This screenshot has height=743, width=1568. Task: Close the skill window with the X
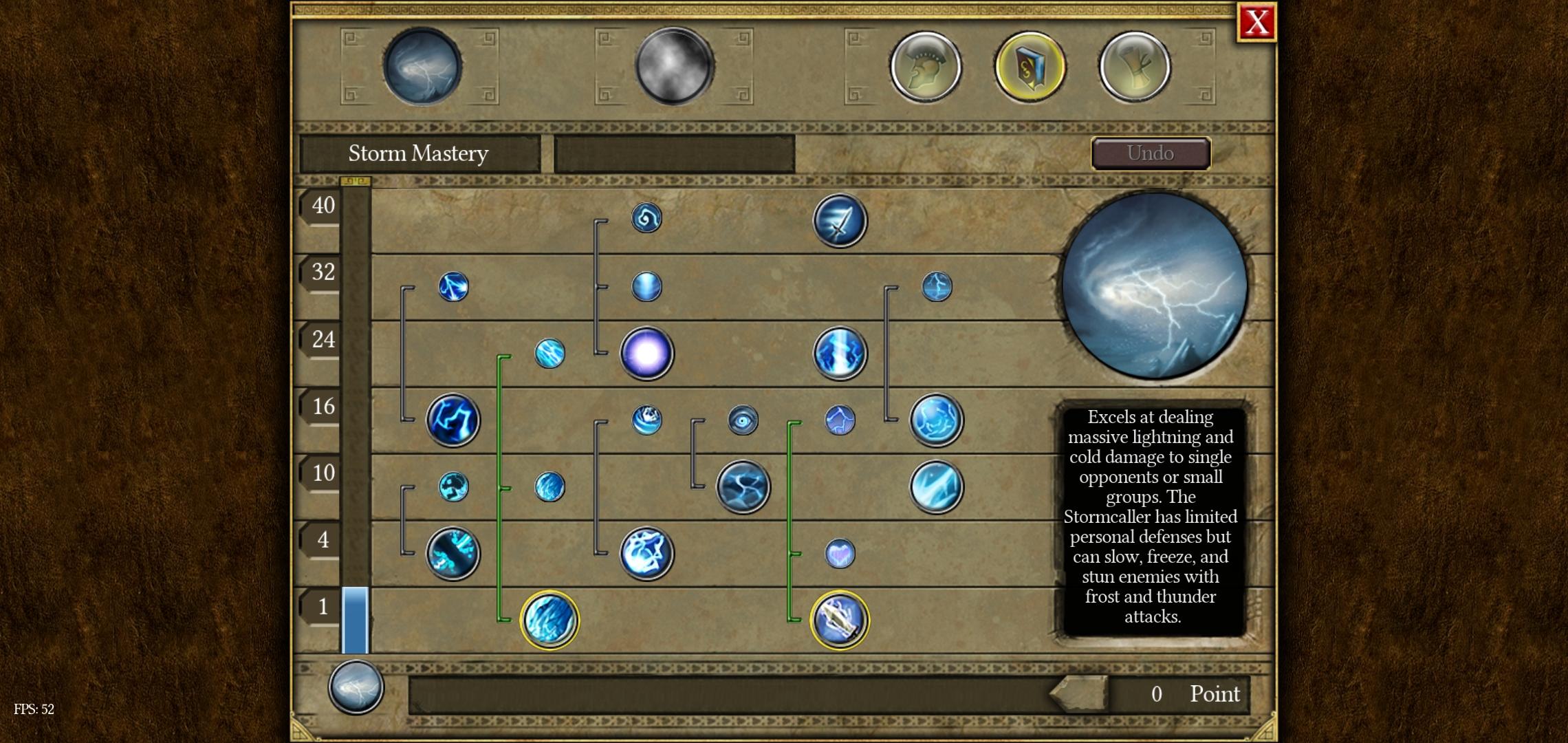pyautogui.click(x=1256, y=23)
